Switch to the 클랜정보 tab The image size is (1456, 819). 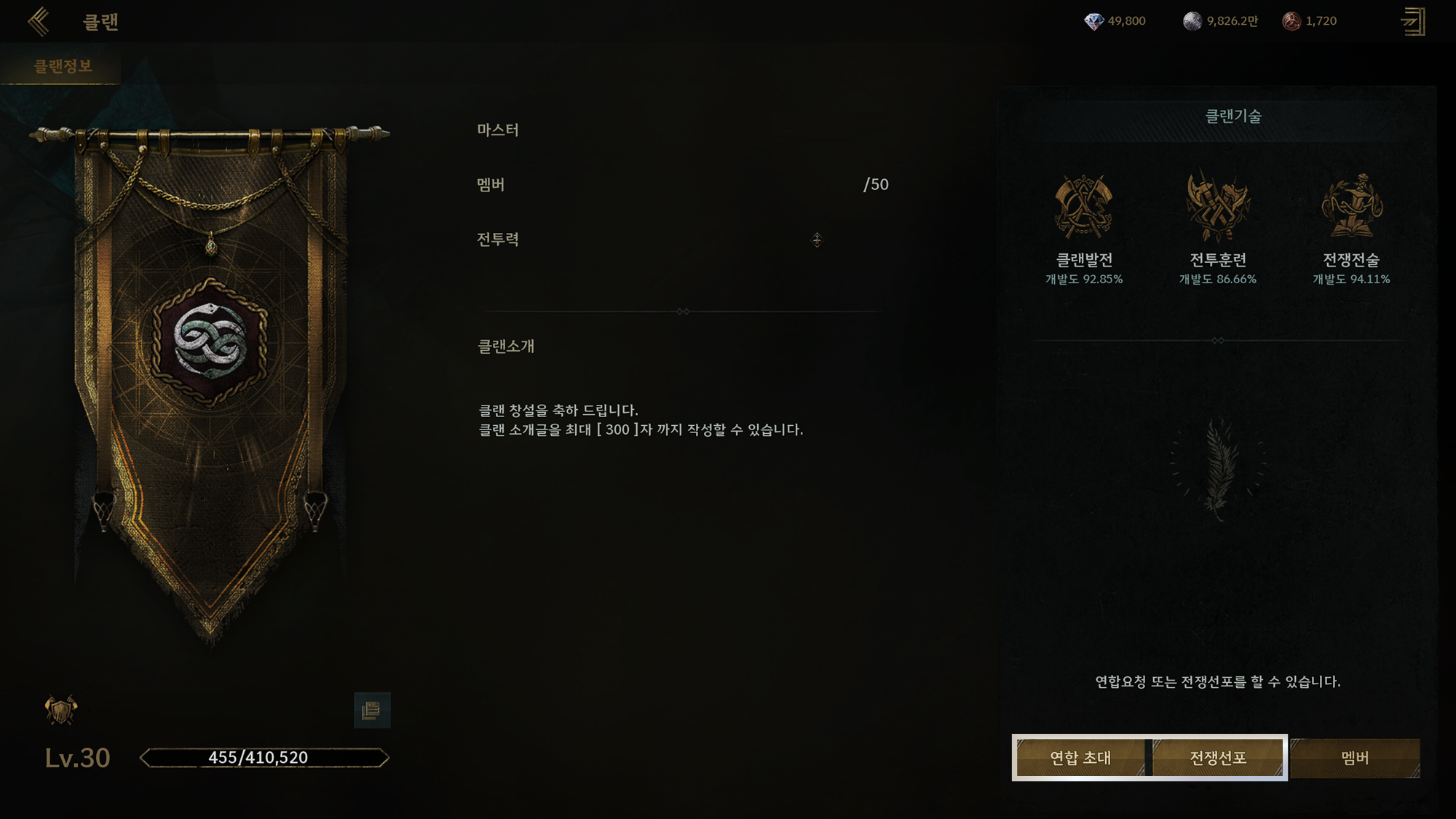pos(63,66)
